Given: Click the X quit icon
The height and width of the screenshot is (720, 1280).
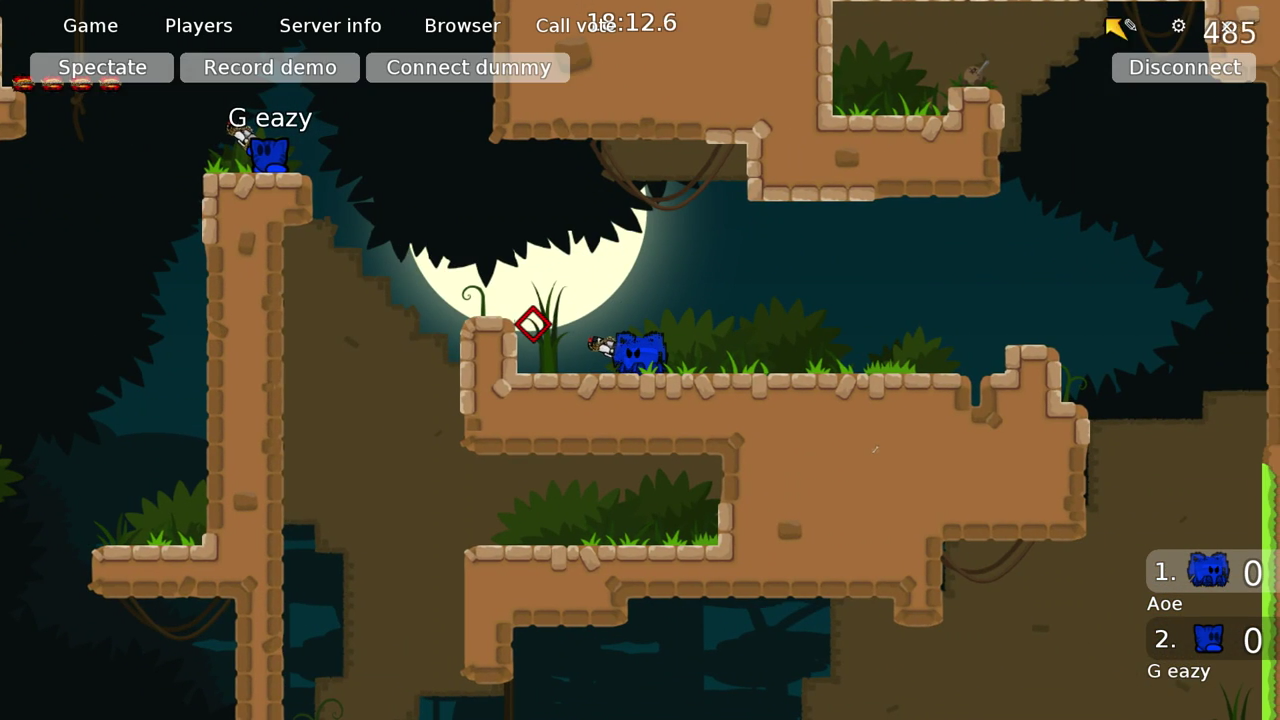Looking at the screenshot, I should click(x=1226, y=26).
